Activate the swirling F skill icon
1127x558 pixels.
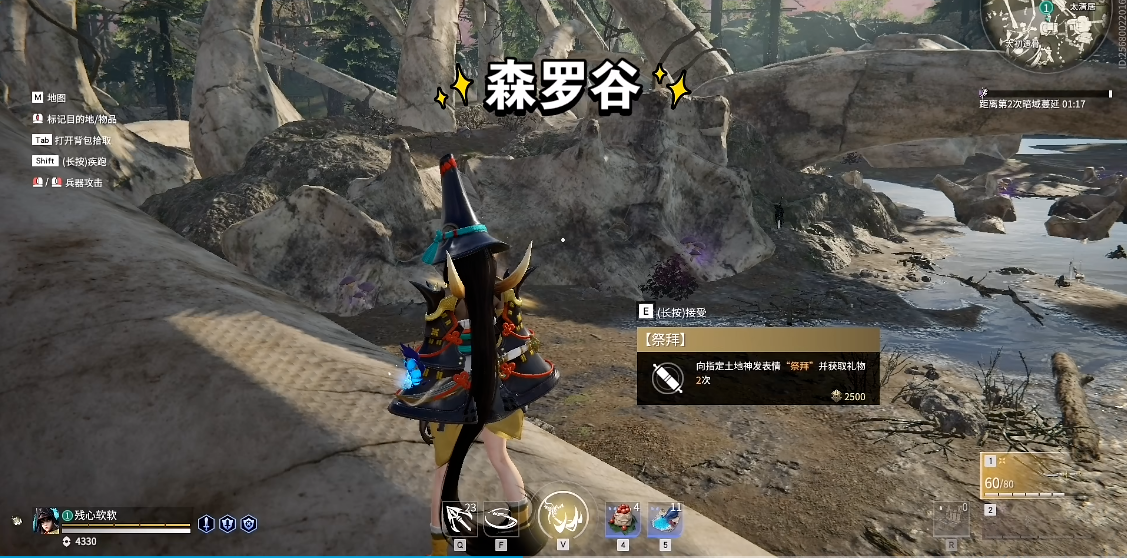click(501, 518)
